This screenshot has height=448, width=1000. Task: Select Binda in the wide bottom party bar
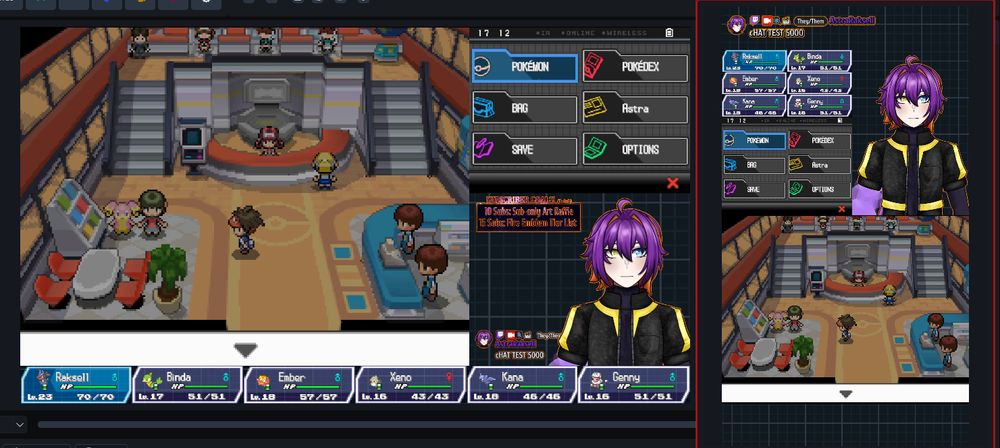[187, 385]
